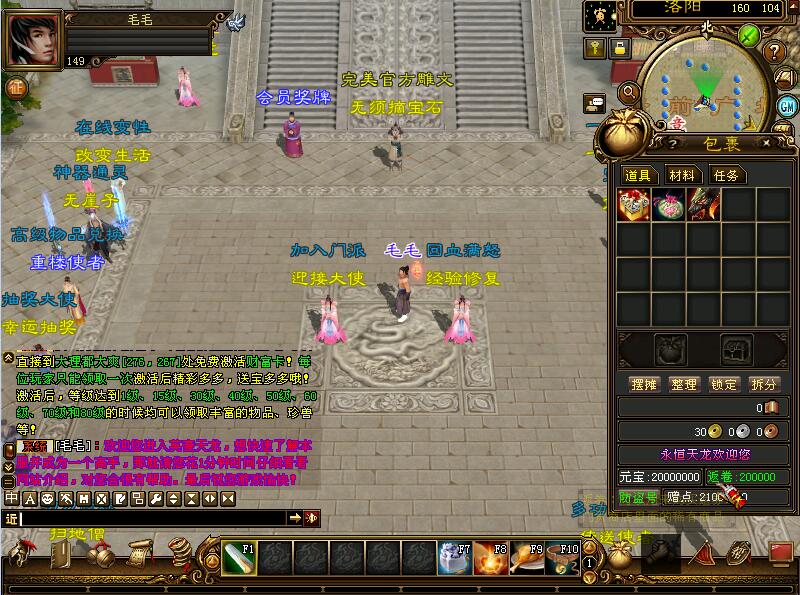The width and height of the screenshot is (800, 595).
Task: Select the dragon head item slot
Action: click(702, 205)
